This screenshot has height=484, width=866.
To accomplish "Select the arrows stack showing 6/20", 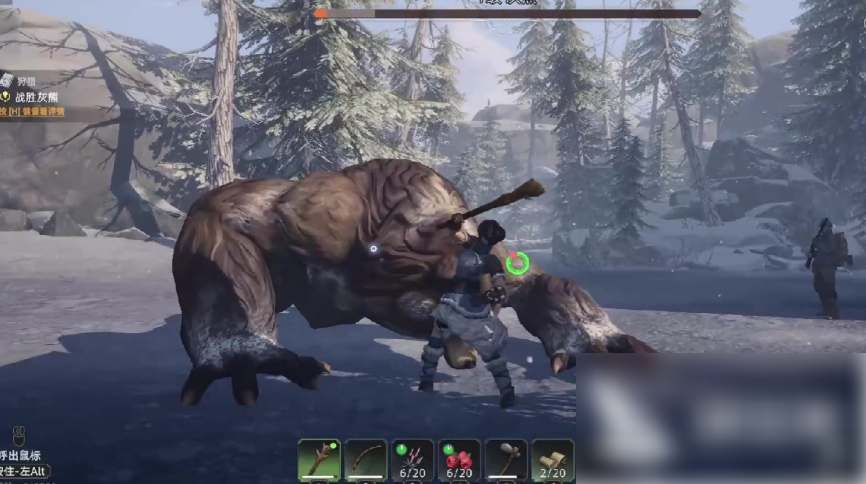I will pos(412,460).
